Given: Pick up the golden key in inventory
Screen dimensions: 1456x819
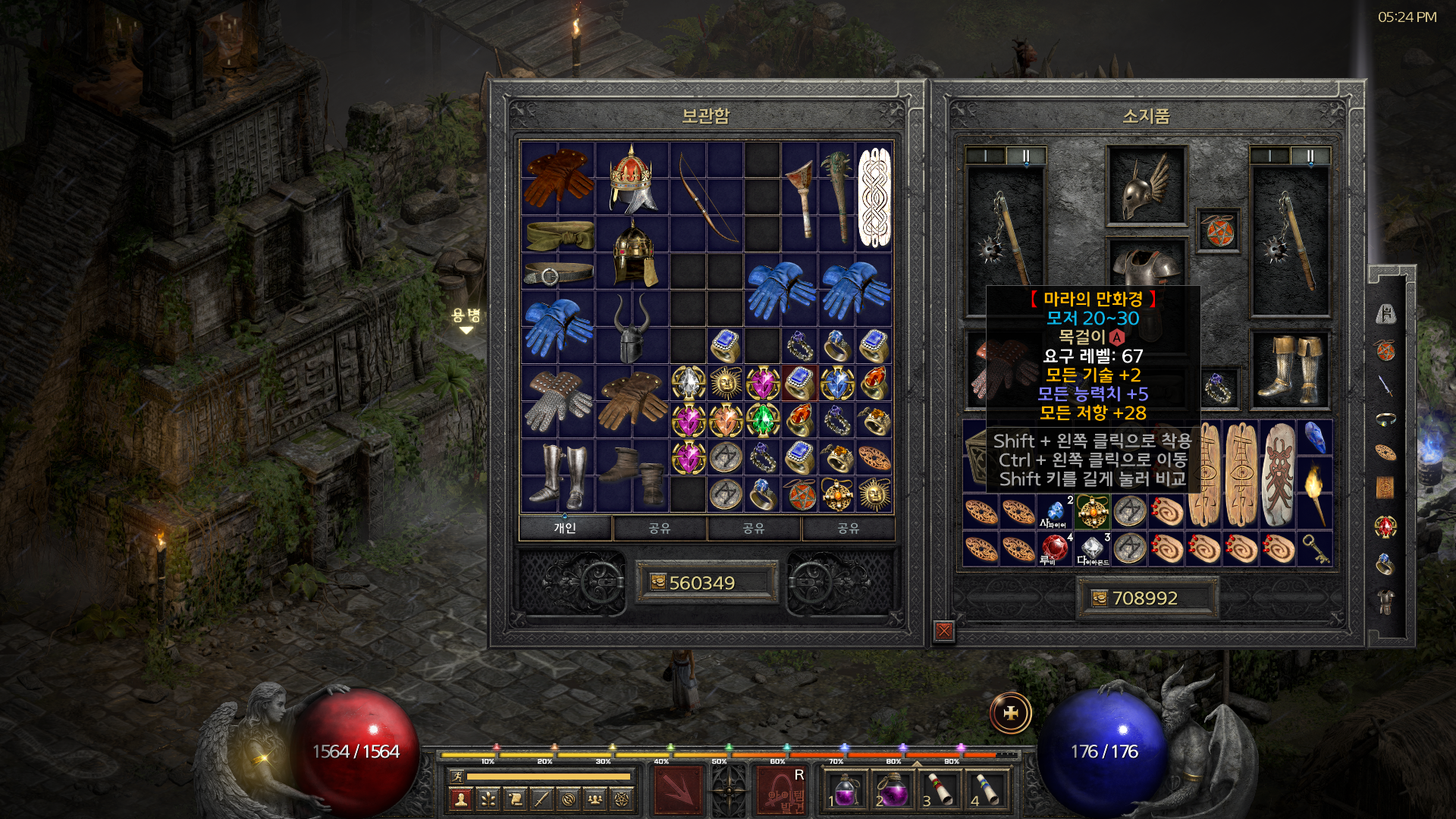Looking at the screenshot, I should coord(1315,548).
